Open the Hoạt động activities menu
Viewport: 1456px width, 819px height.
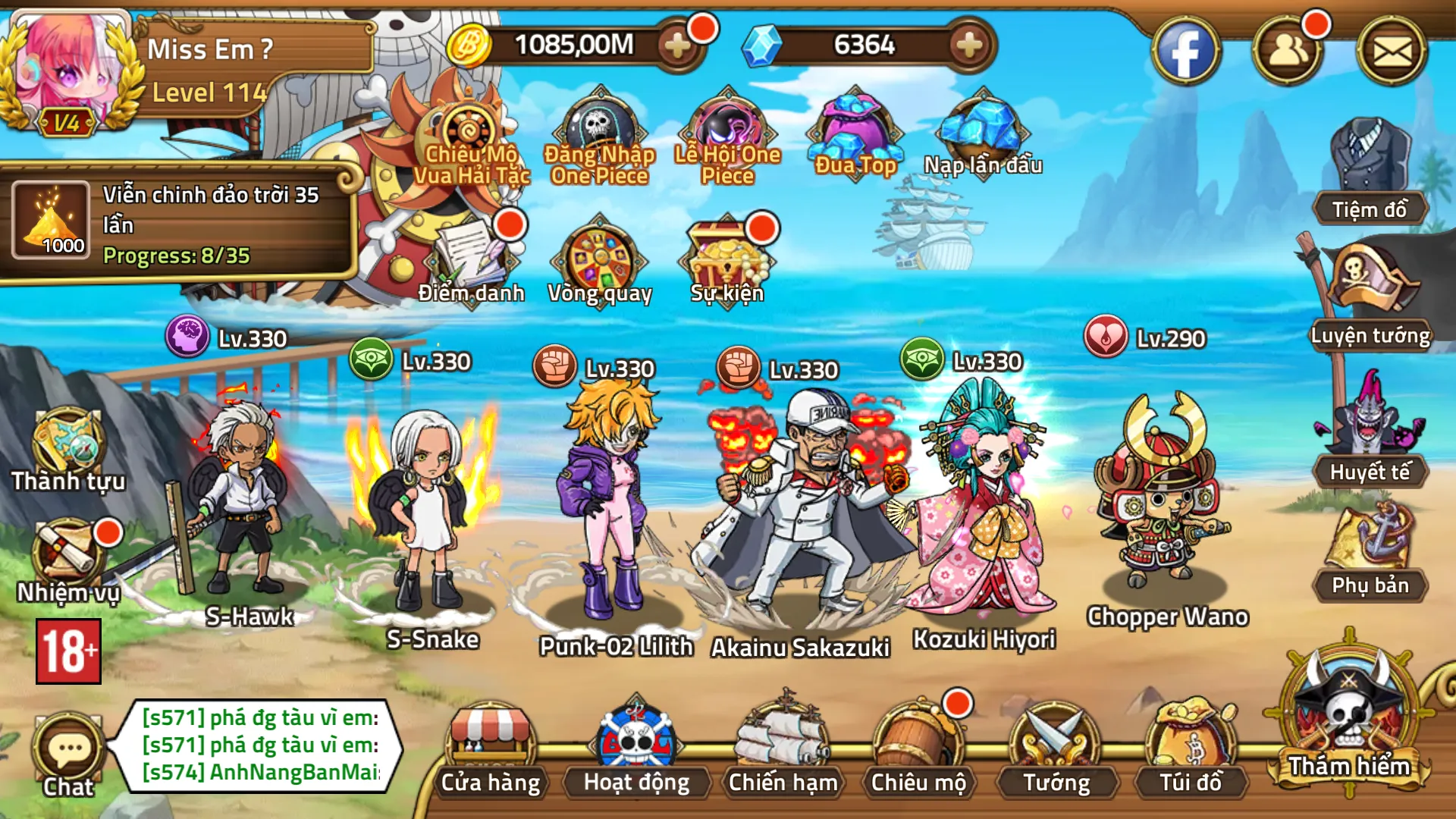point(635,747)
